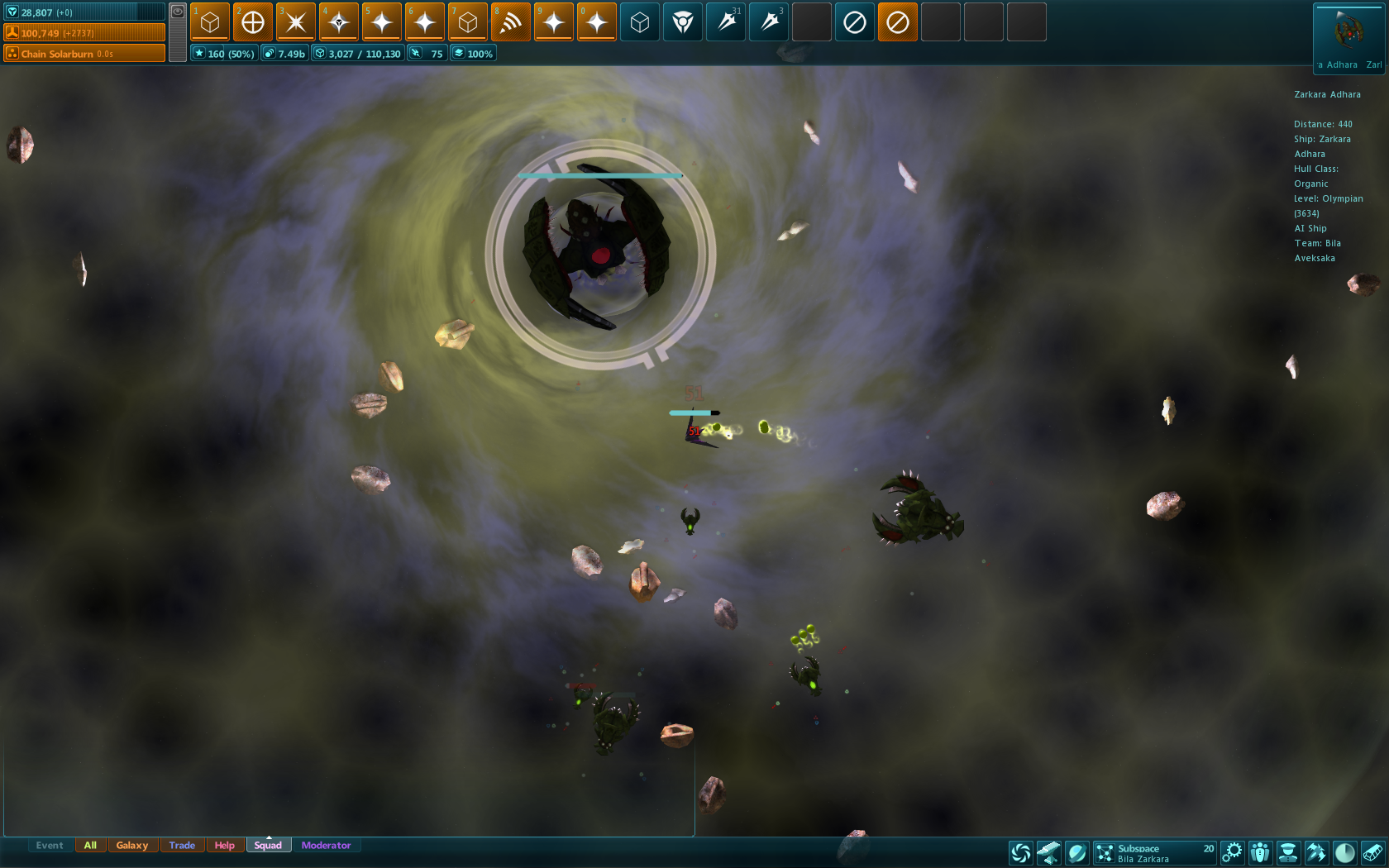
Task: Open the gear settings menu
Action: click(1232, 852)
